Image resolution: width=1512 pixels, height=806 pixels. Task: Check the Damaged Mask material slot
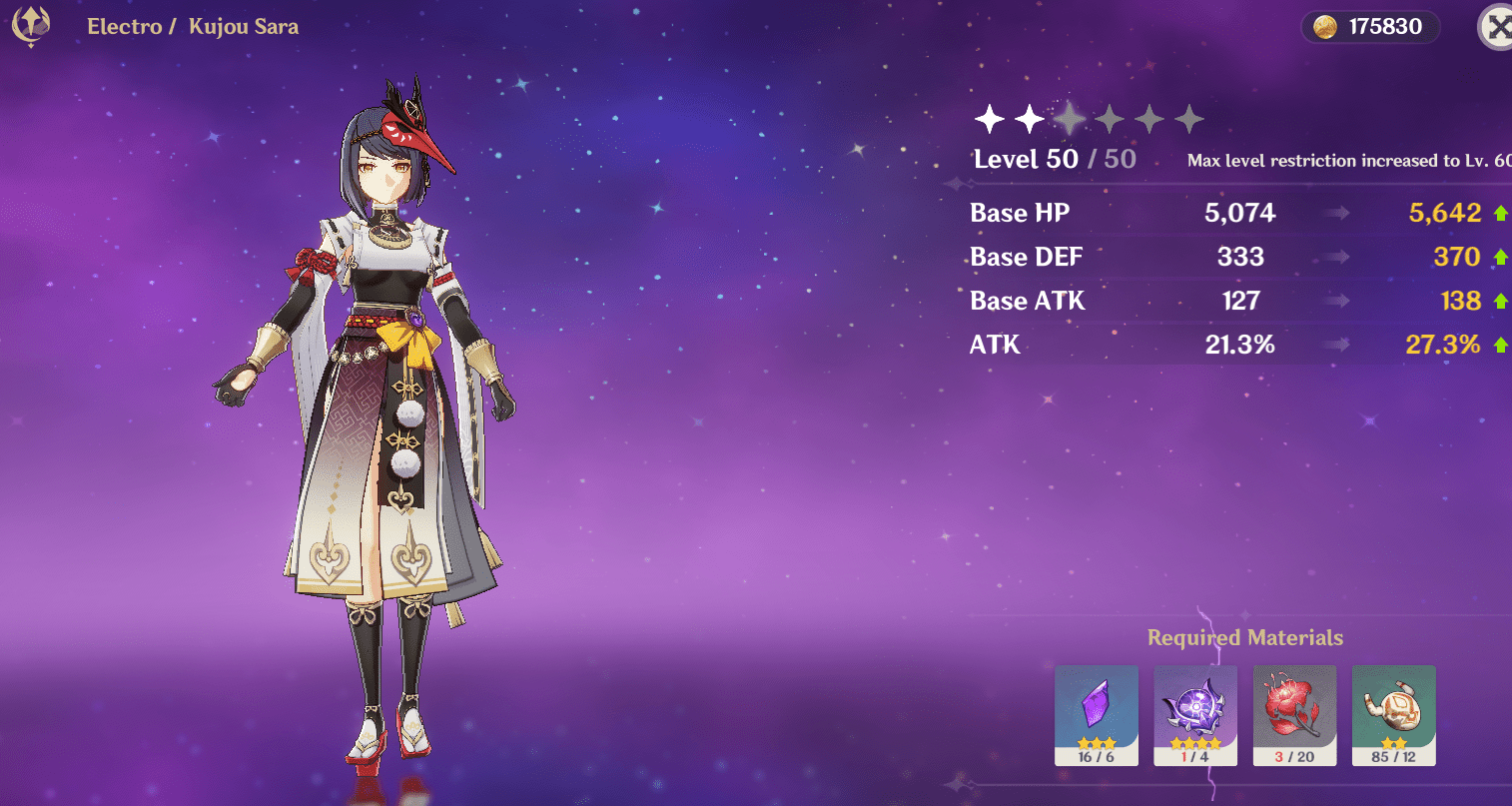[1393, 714]
